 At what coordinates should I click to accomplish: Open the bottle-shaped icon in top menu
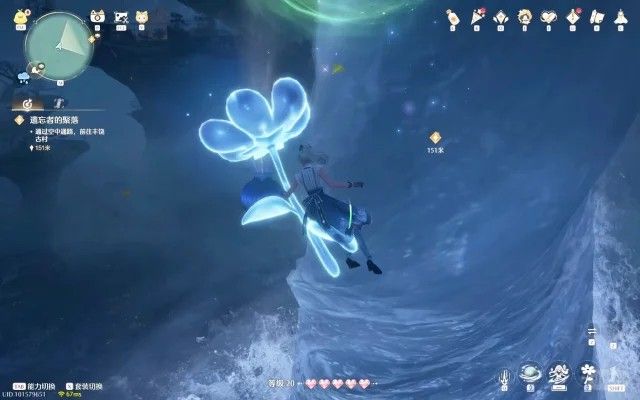(x=453, y=17)
